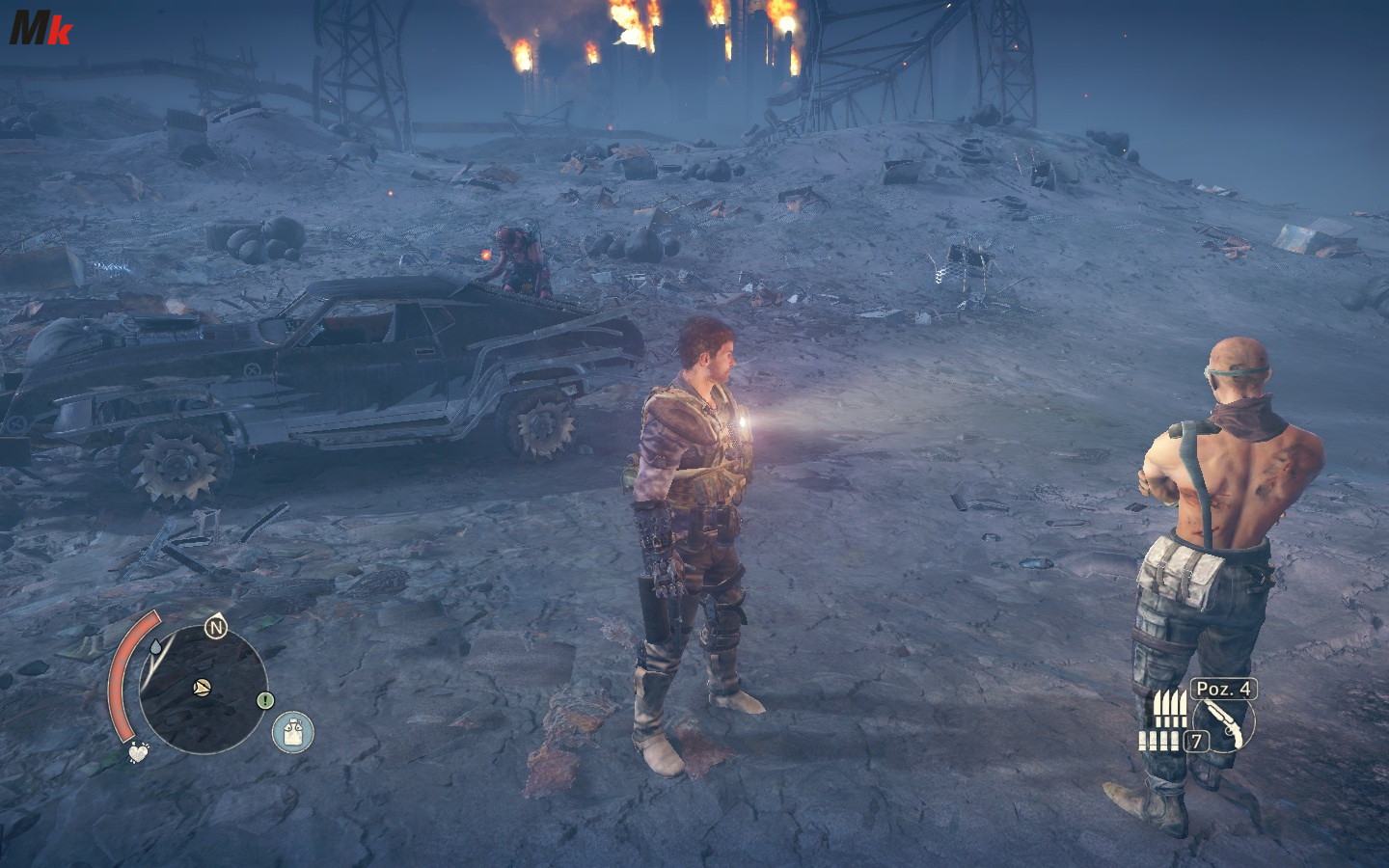Click the green exclamation marker on the minimap
The image size is (1389, 868).
coord(265,700)
